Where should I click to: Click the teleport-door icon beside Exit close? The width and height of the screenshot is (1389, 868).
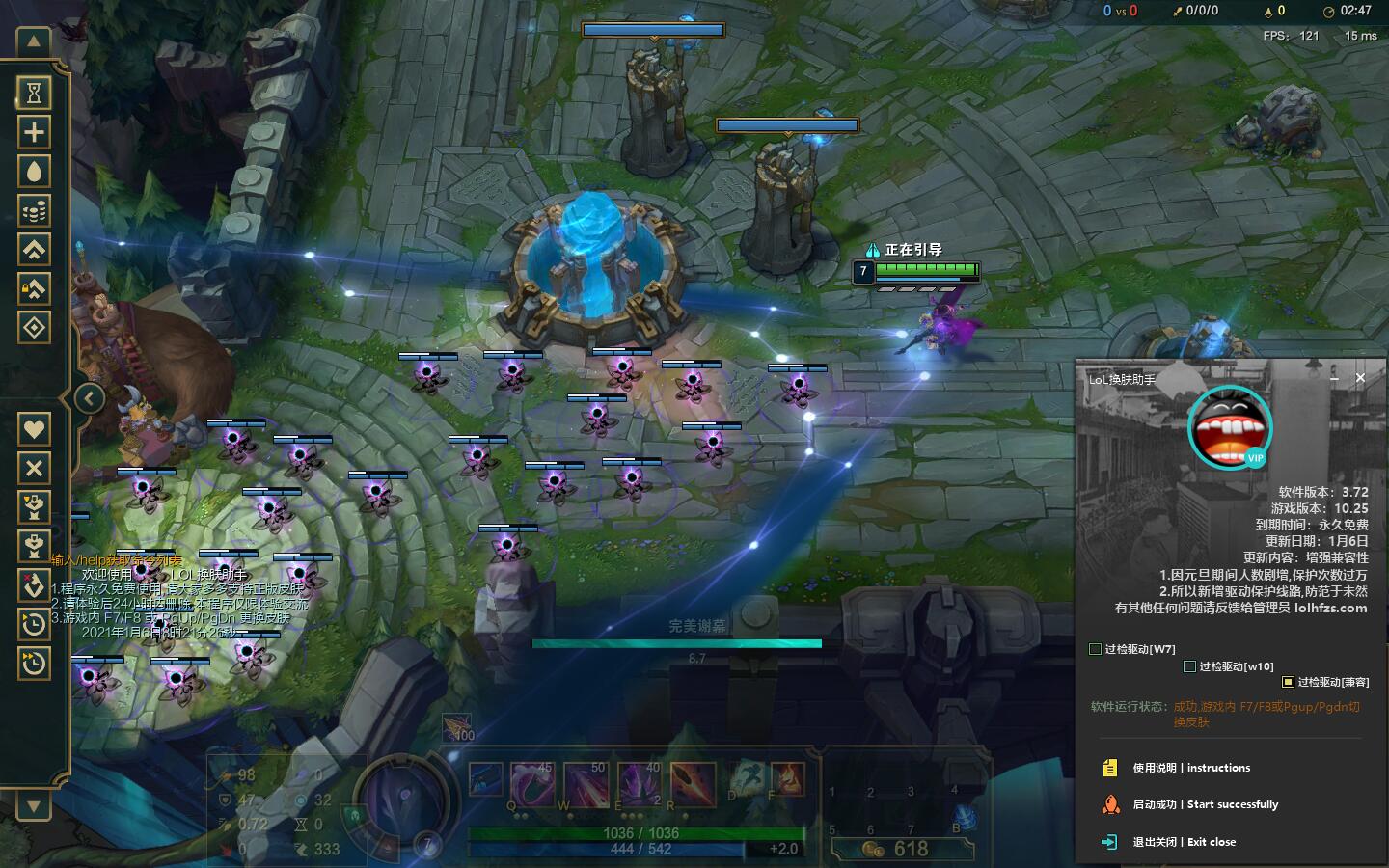[1107, 841]
